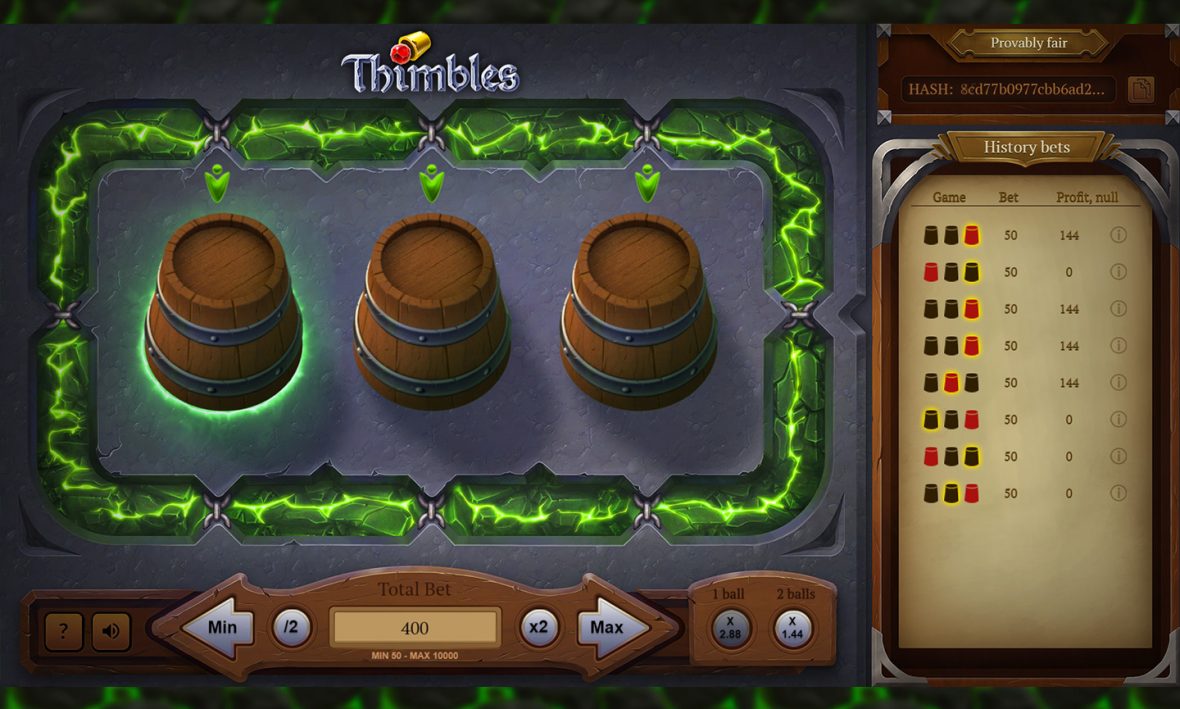Double the bet with x2 button
Image resolution: width=1180 pixels, height=709 pixels.
[539, 628]
